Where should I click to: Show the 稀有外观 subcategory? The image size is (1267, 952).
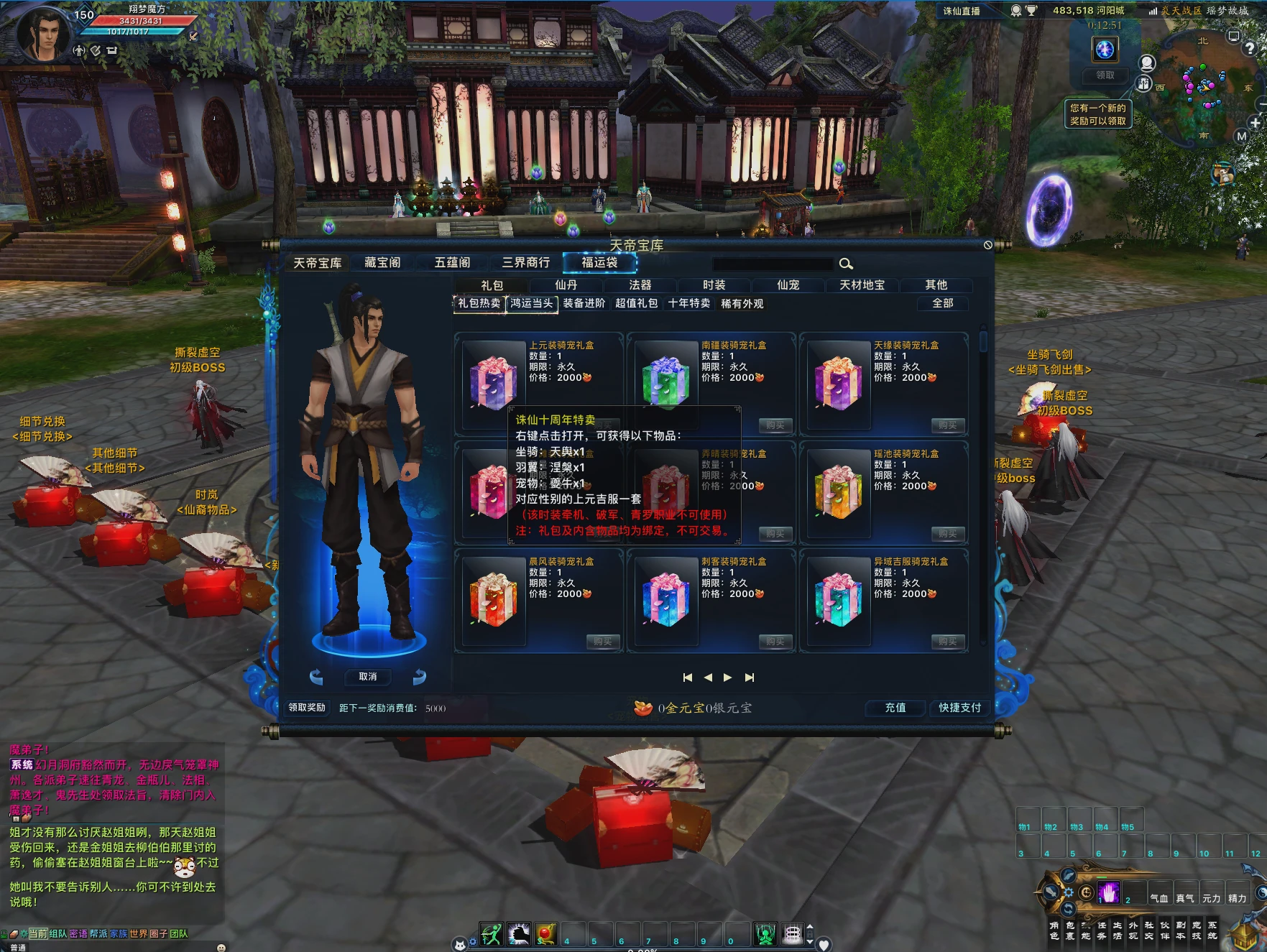point(742,304)
